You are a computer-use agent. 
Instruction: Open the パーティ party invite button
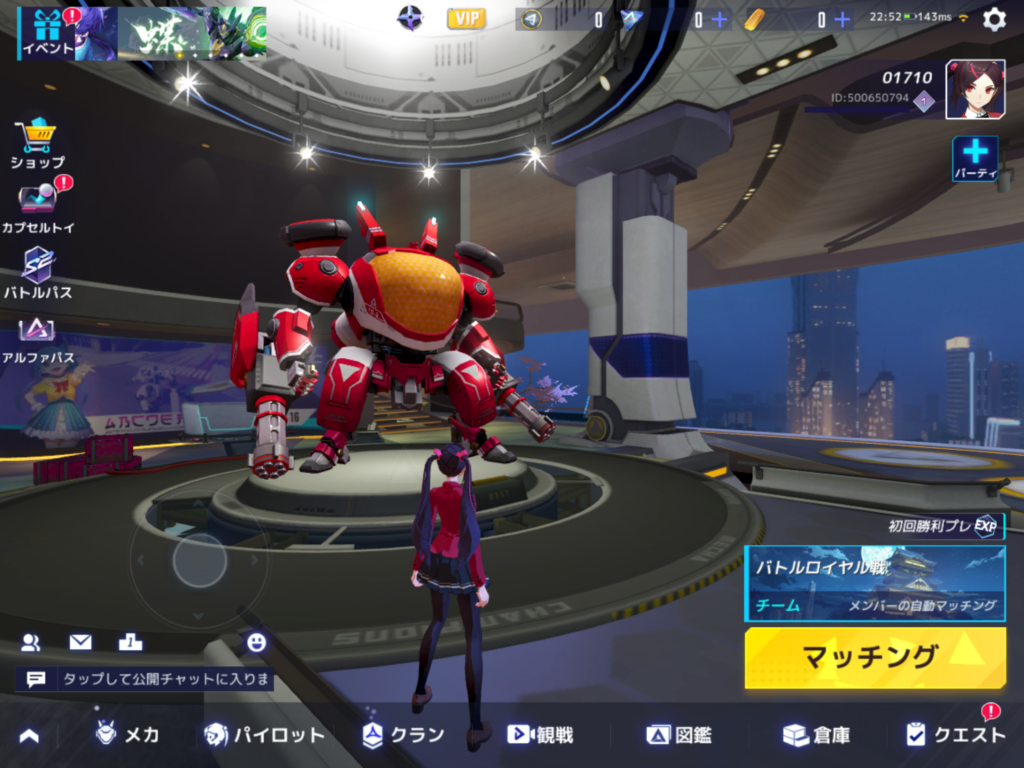[x=975, y=158]
